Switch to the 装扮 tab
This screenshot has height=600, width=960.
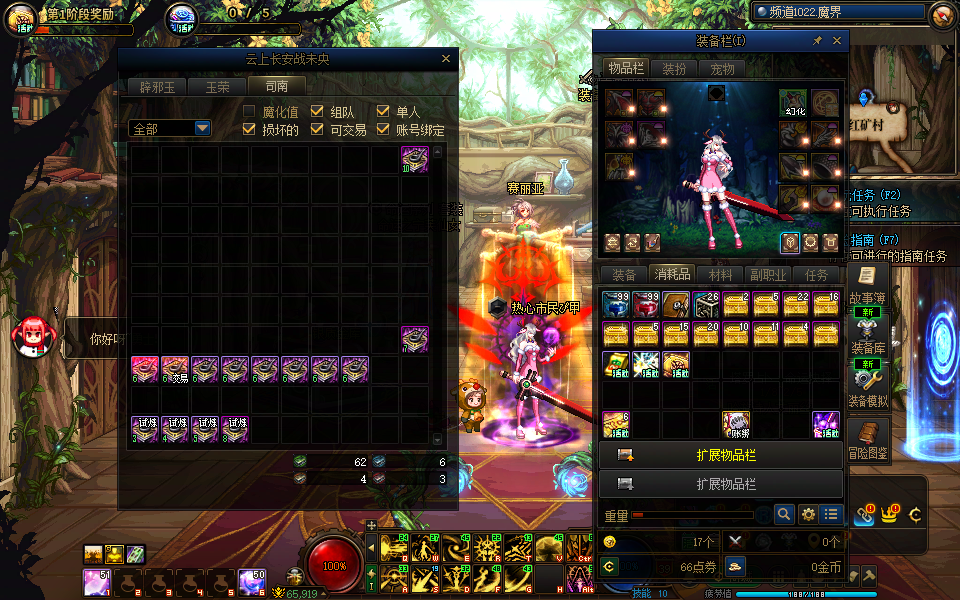click(675, 69)
